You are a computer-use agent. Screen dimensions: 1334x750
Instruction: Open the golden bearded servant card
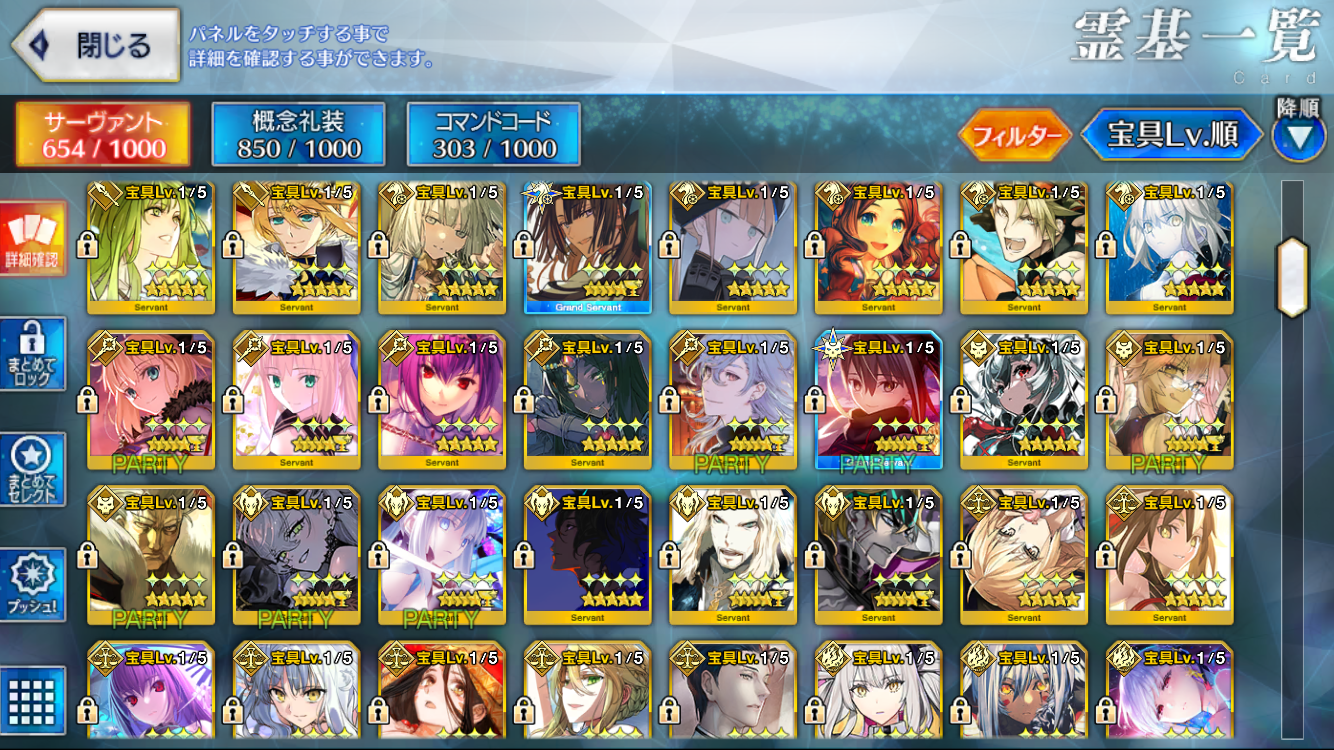[x=150, y=553]
